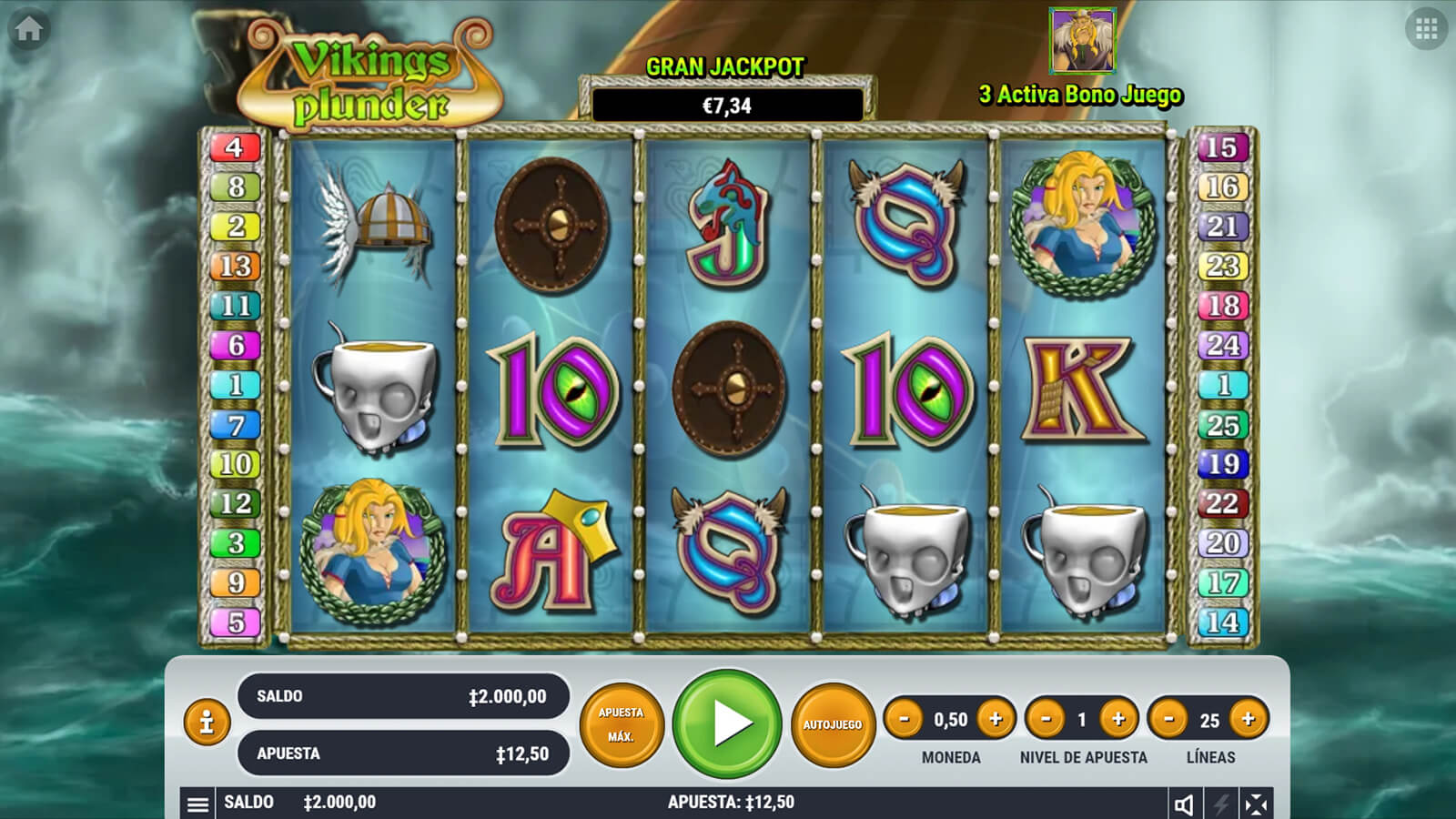1456x819 pixels.
Task: Highlight payline number 14 marker
Action: [1222, 622]
